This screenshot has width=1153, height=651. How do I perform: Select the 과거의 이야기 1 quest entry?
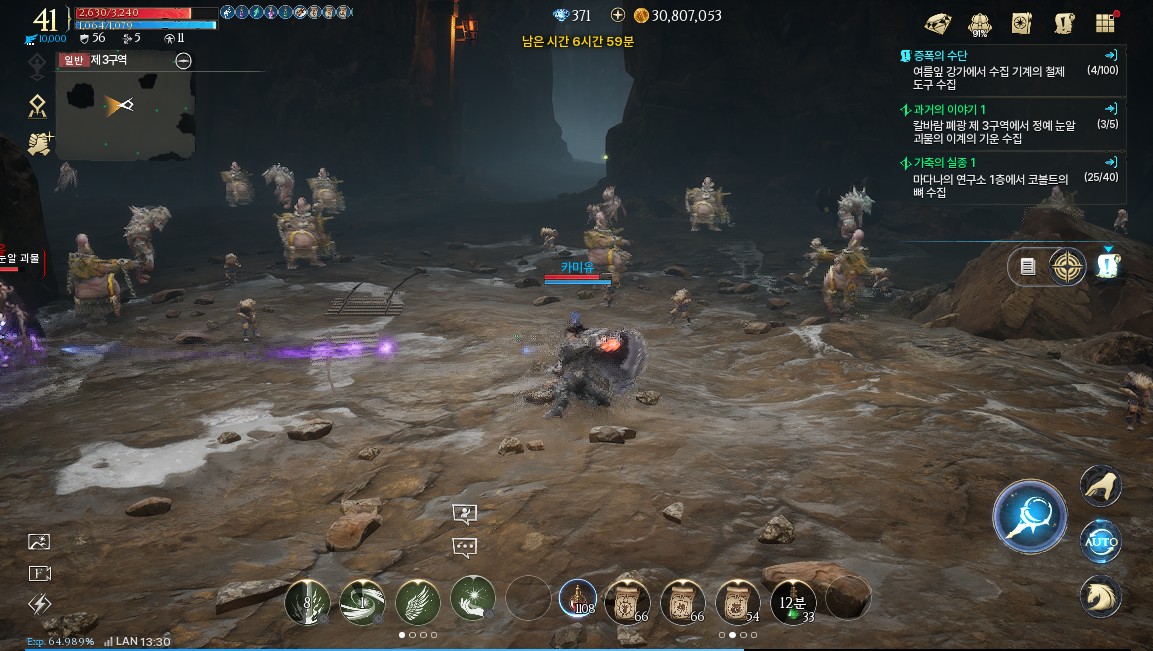click(x=1010, y=123)
